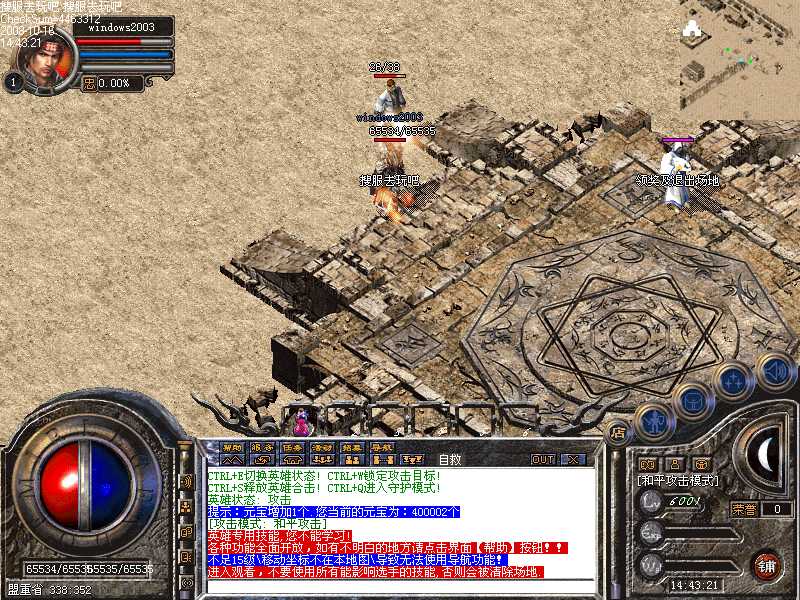Open the character status round button

pyautogui.click(x=654, y=423)
